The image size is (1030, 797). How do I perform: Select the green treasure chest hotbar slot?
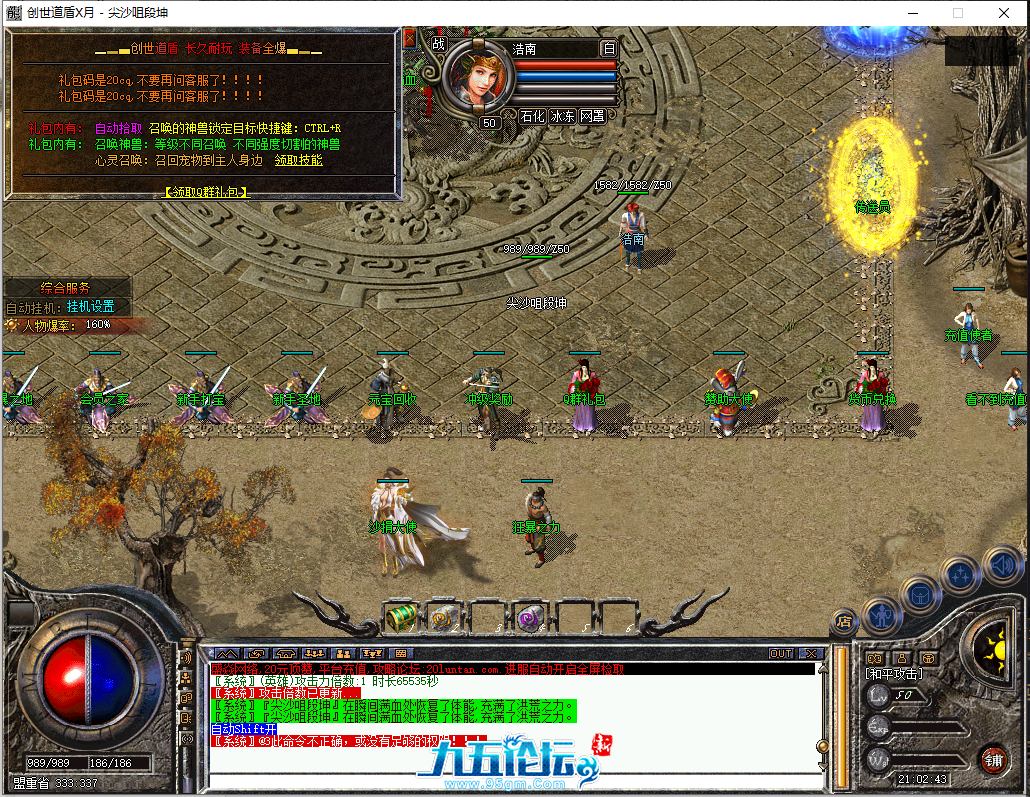401,617
